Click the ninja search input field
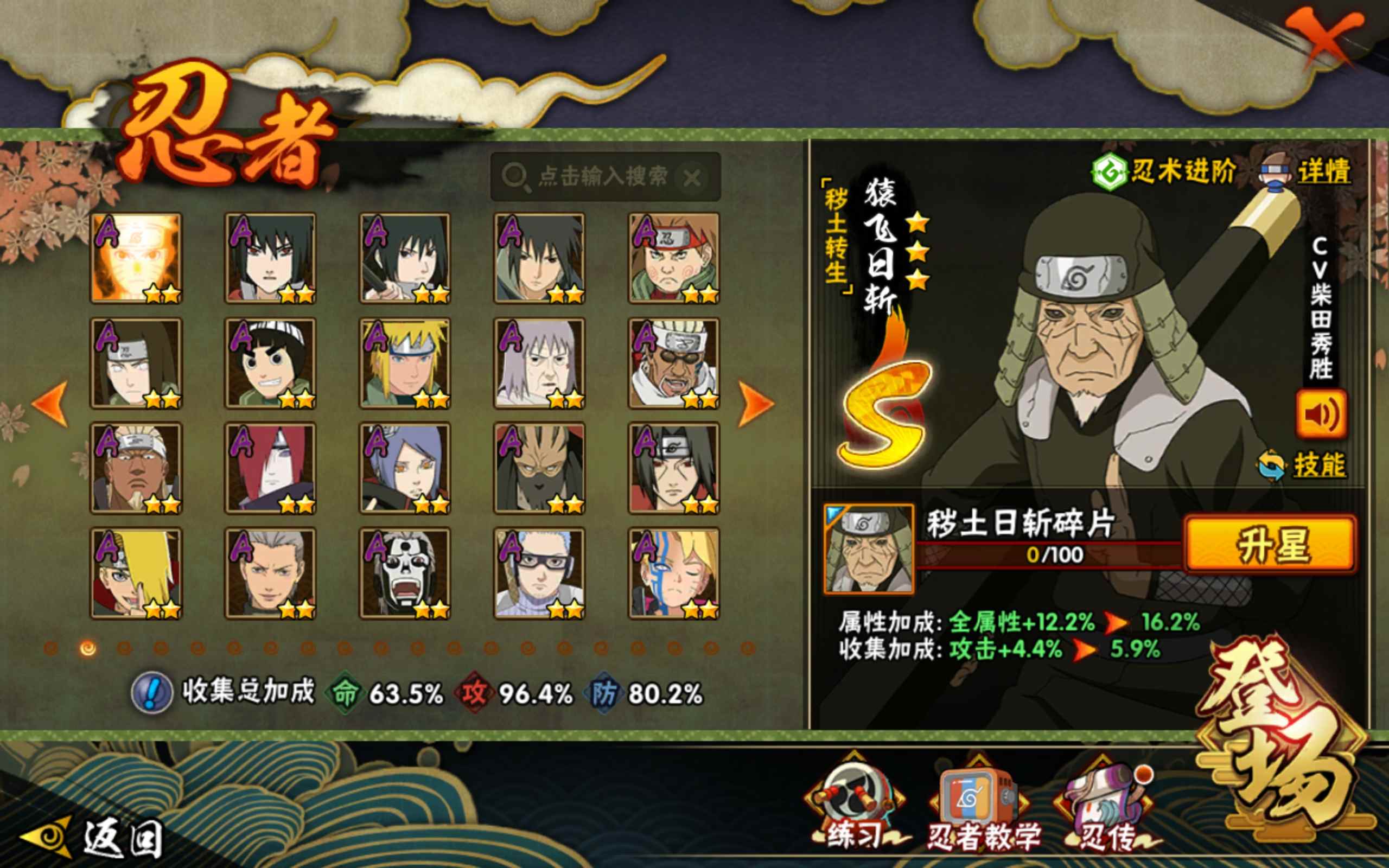Image resolution: width=1389 pixels, height=868 pixels. 602,177
